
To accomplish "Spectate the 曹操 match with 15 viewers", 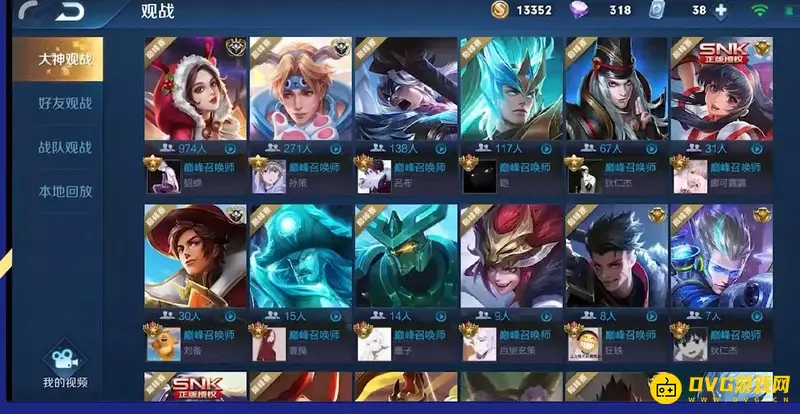I will pyautogui.click(x=300, y=258).
